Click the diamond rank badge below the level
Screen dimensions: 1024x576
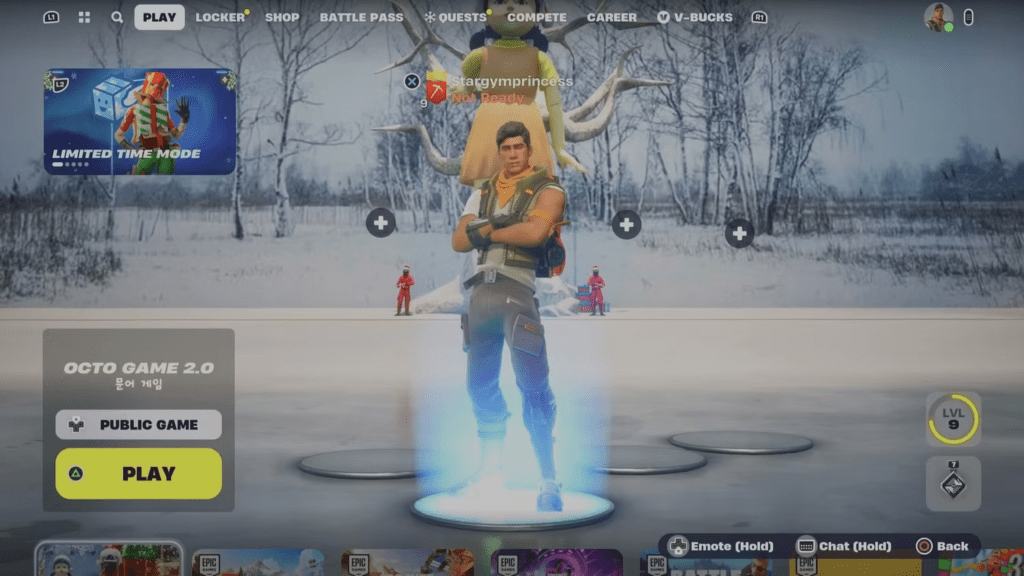pyautogui.click(x=953, y=484)
